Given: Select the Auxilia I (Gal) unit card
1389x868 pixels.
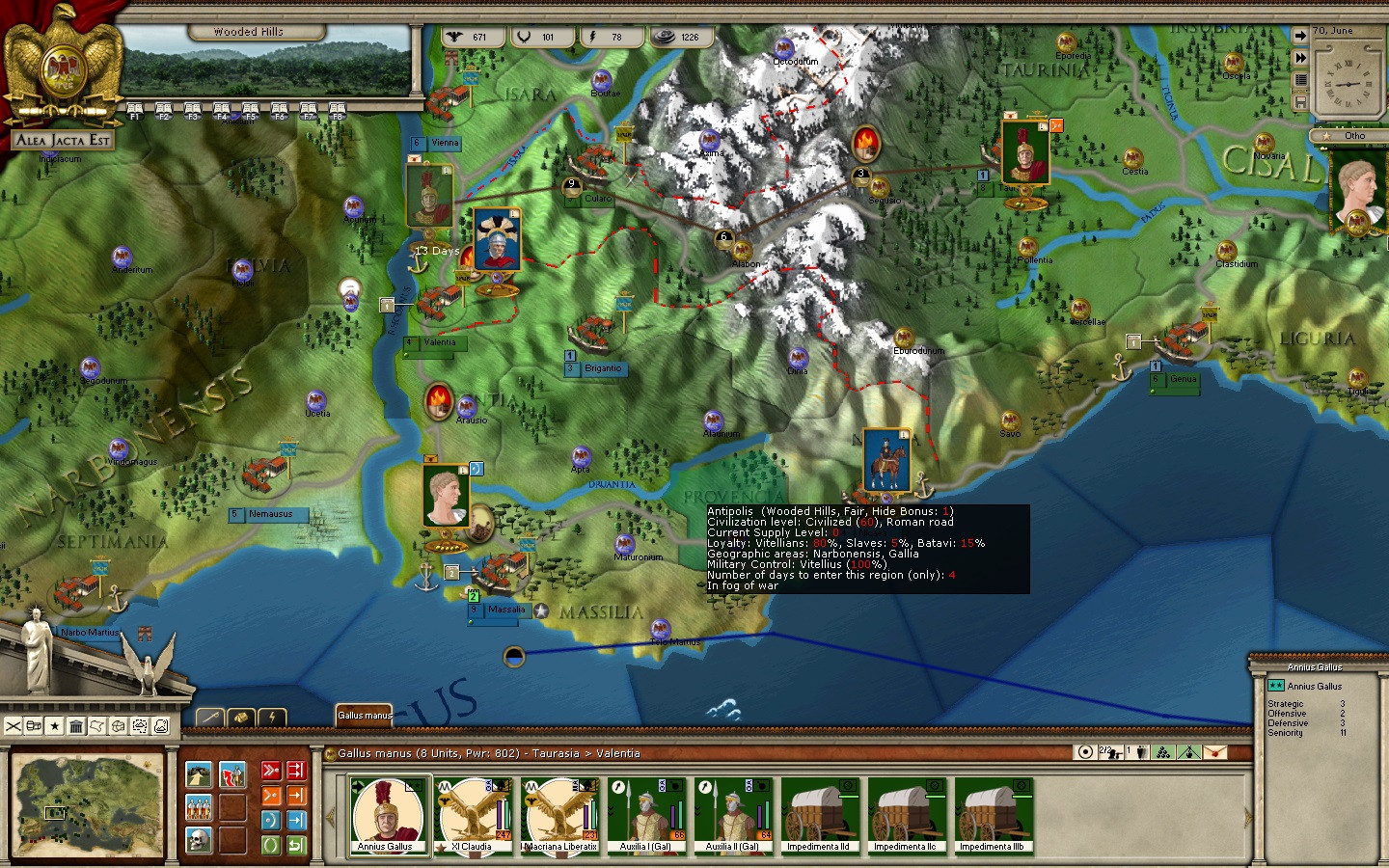Looking at the screenshot, I should pyautogui.click(x=647, y=816).
